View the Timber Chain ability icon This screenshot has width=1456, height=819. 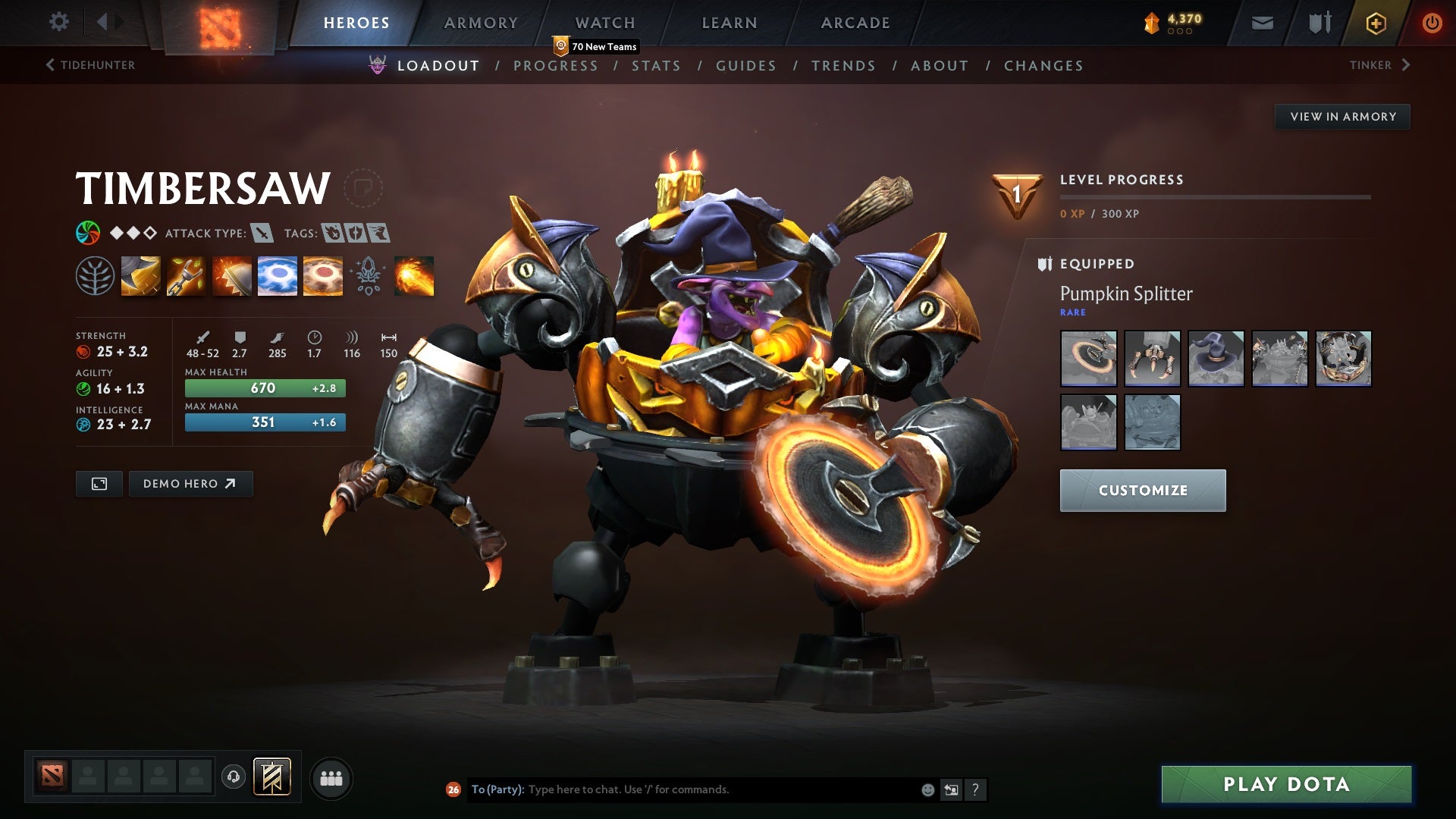[186, 277]
